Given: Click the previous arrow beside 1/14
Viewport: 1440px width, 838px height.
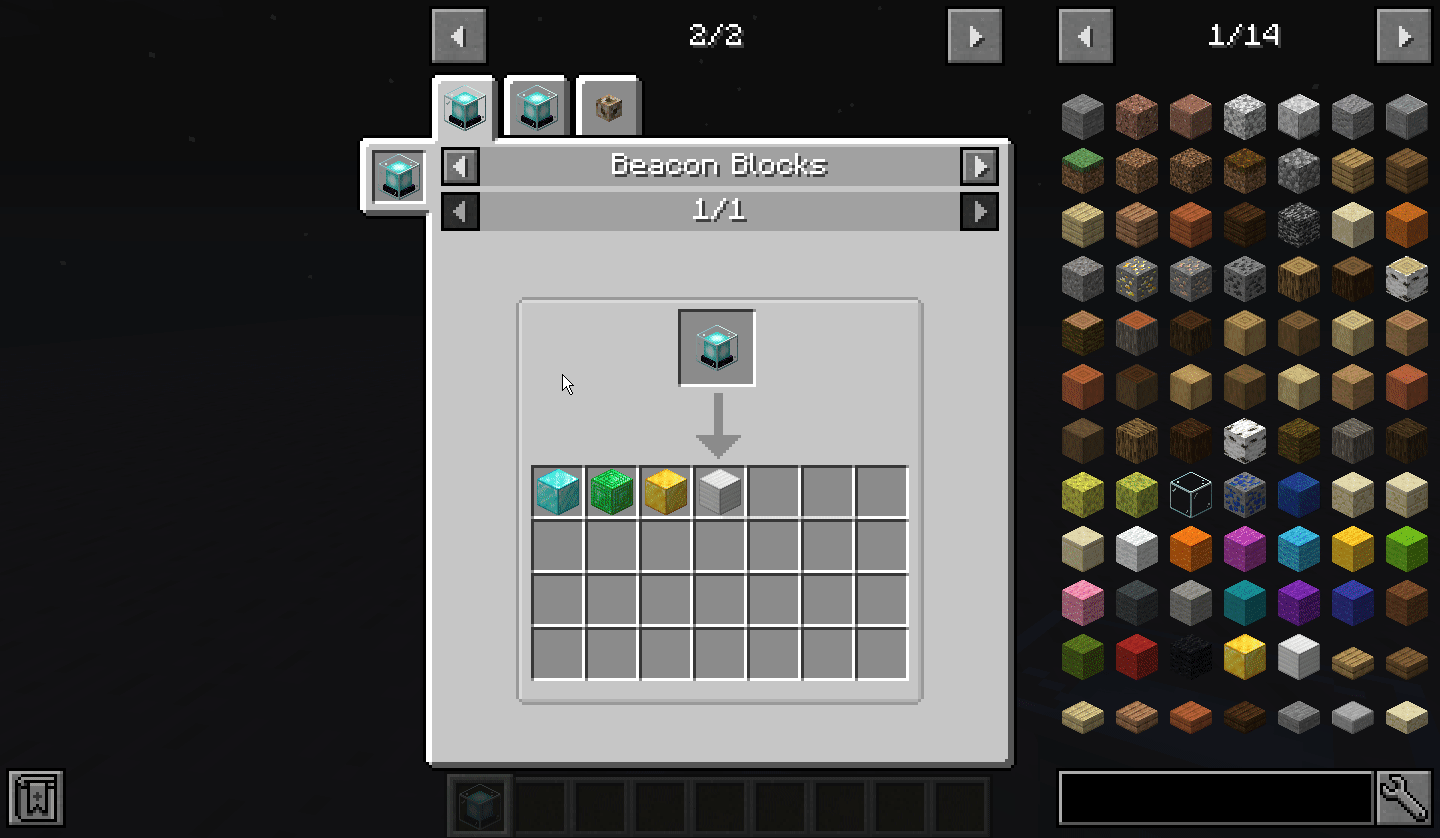Looking at the screenshot, I should 1085,35.
